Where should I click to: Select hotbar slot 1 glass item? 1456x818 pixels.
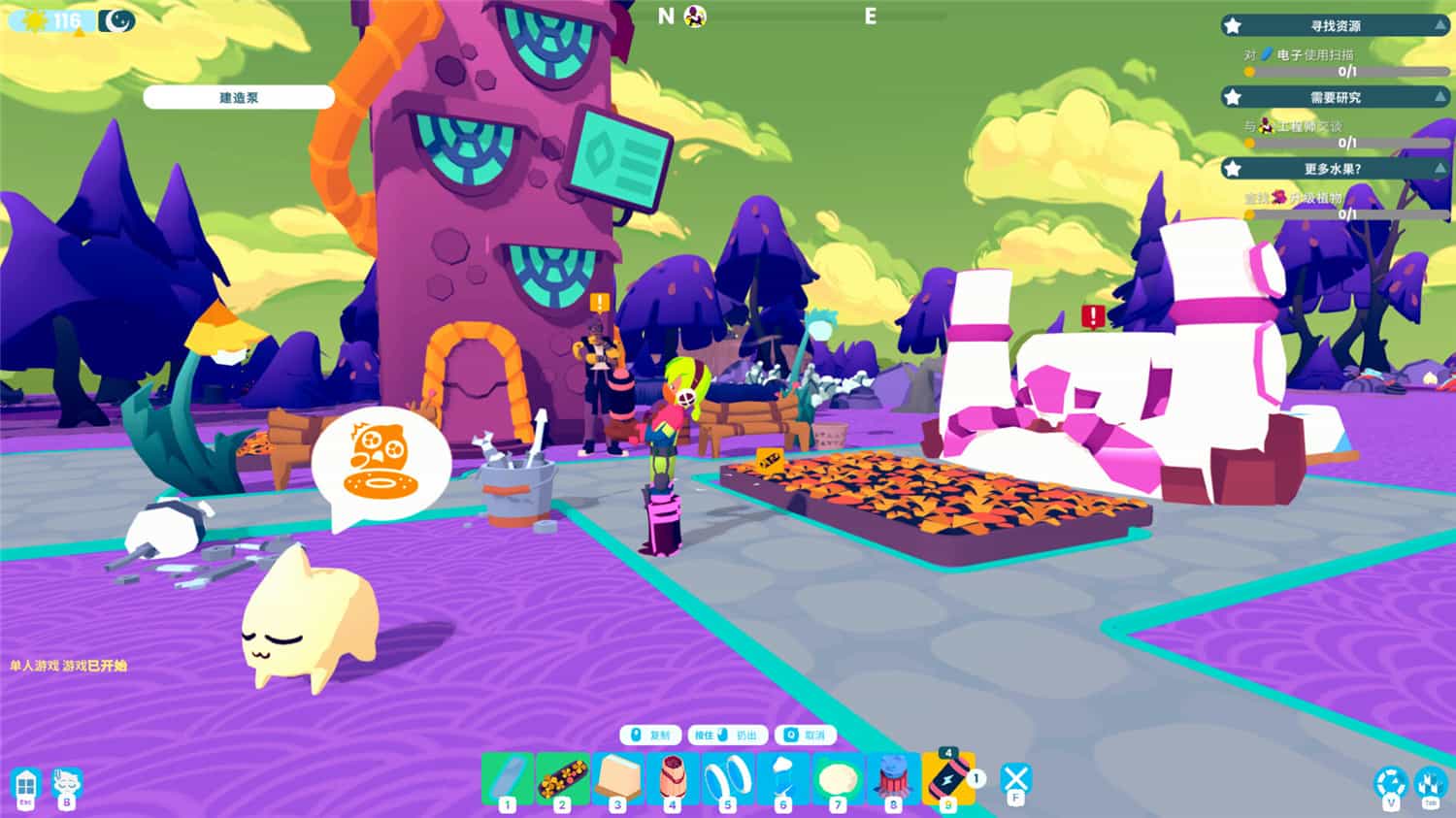click(x=507, y=779)
